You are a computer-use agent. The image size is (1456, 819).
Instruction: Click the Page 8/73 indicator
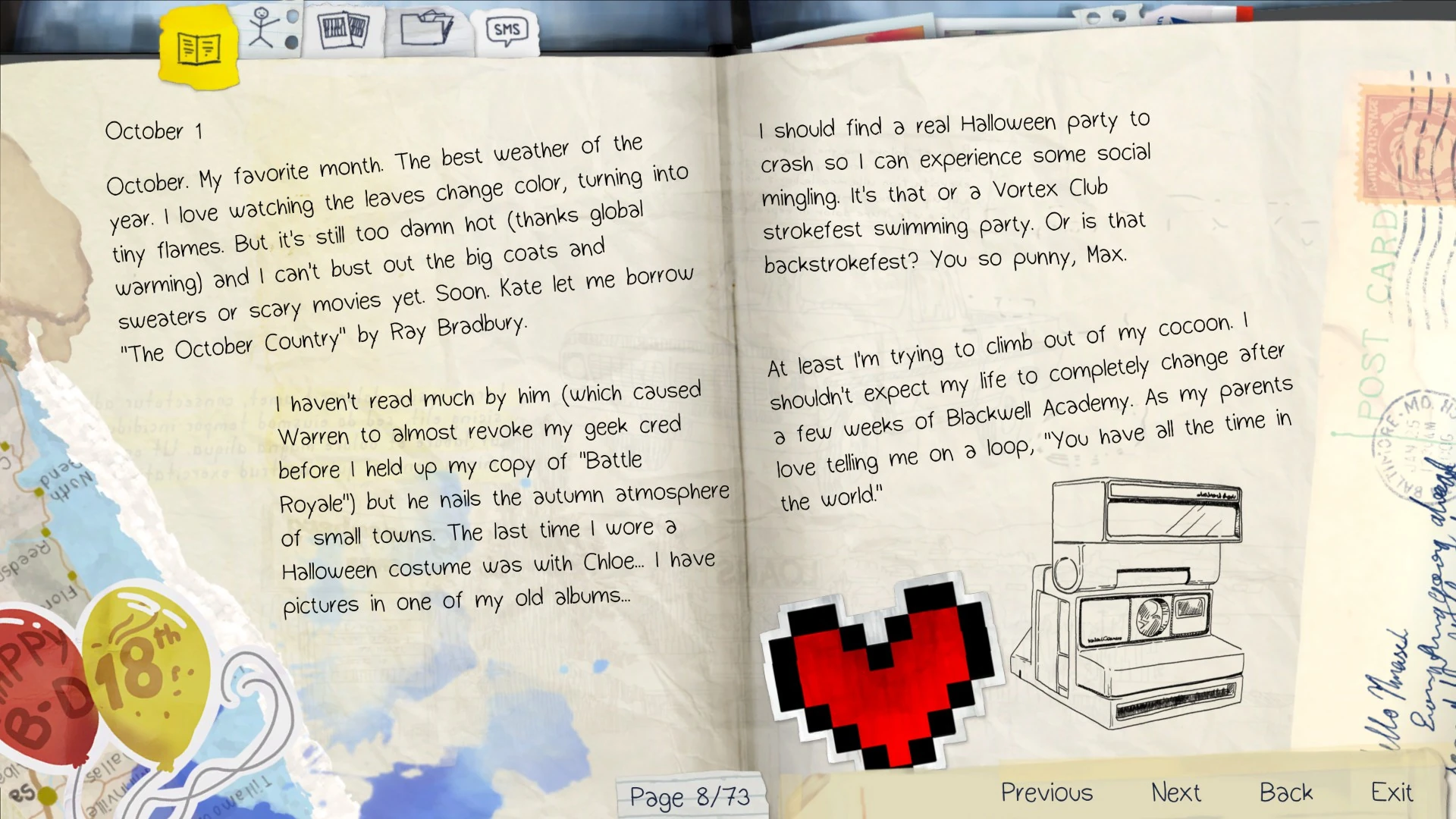click(691, 796)
